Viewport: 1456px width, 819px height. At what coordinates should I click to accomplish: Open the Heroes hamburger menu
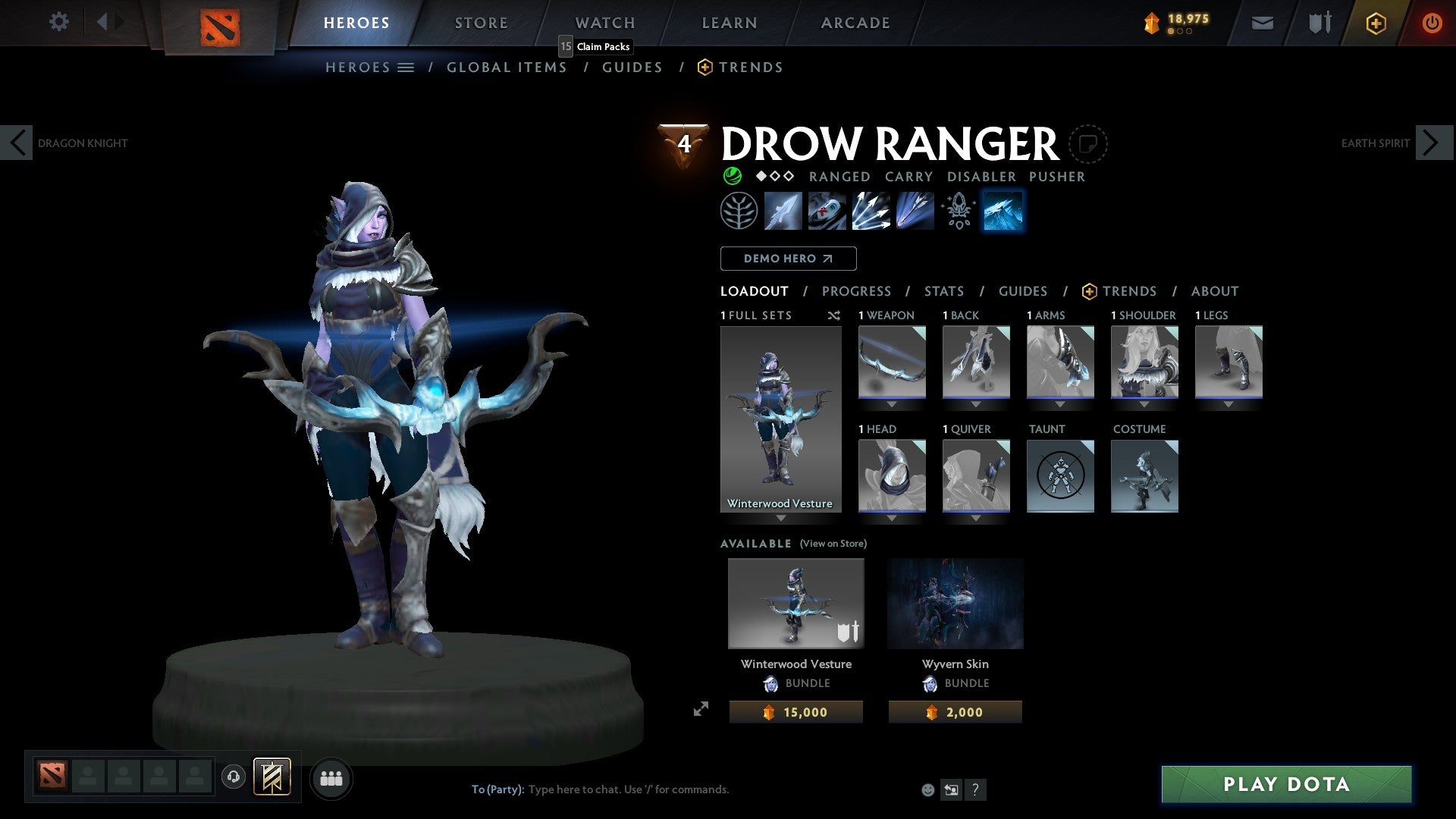click(406, 67)
